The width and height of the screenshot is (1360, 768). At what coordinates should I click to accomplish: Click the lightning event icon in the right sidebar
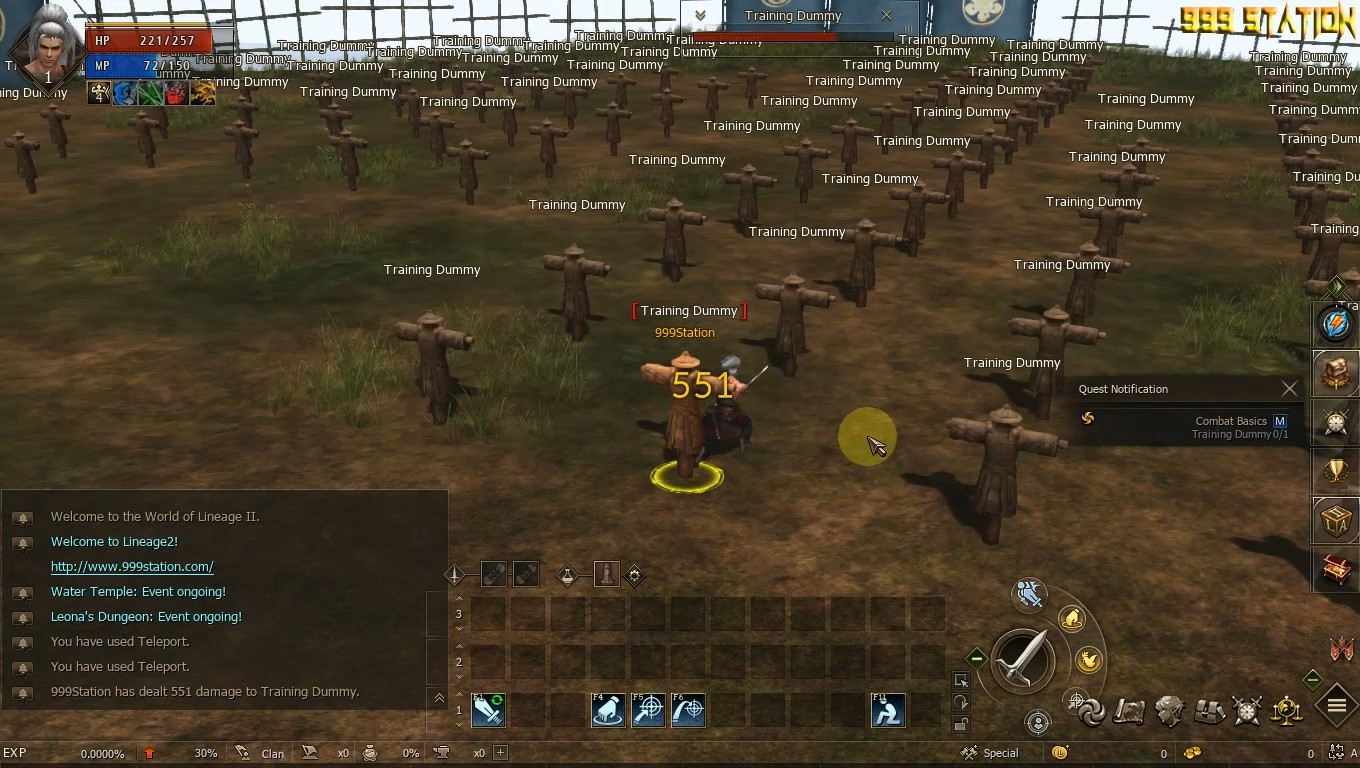tap(1336, 325)
